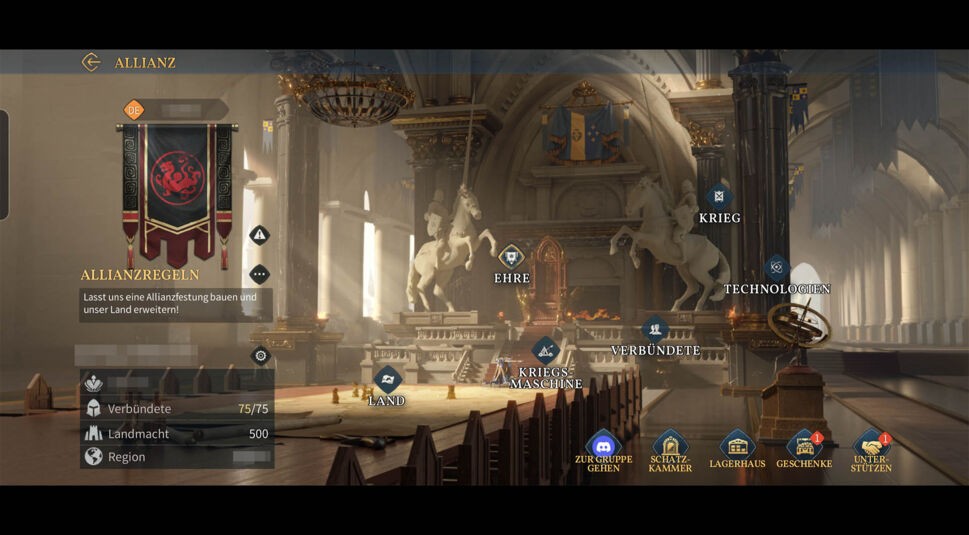Open the Unterstützen help screen
The image size is (969, 535).
tap(871, 446)
